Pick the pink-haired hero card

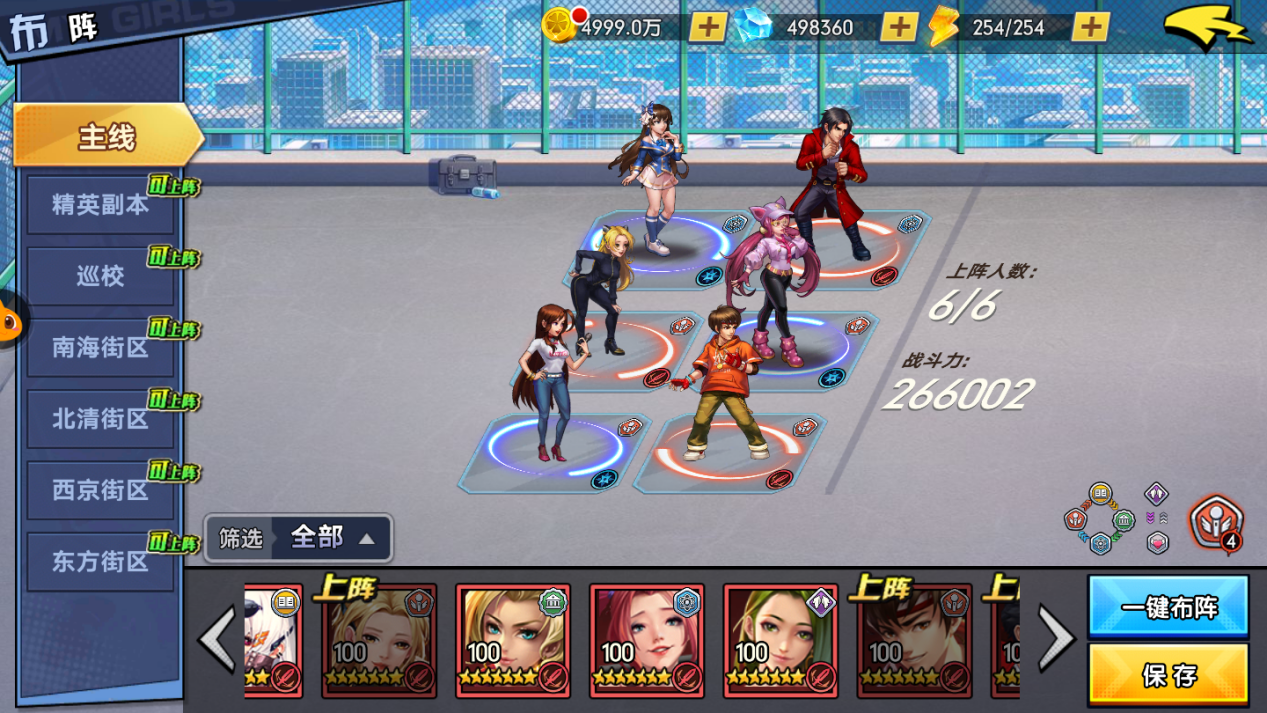coord(646,640)
